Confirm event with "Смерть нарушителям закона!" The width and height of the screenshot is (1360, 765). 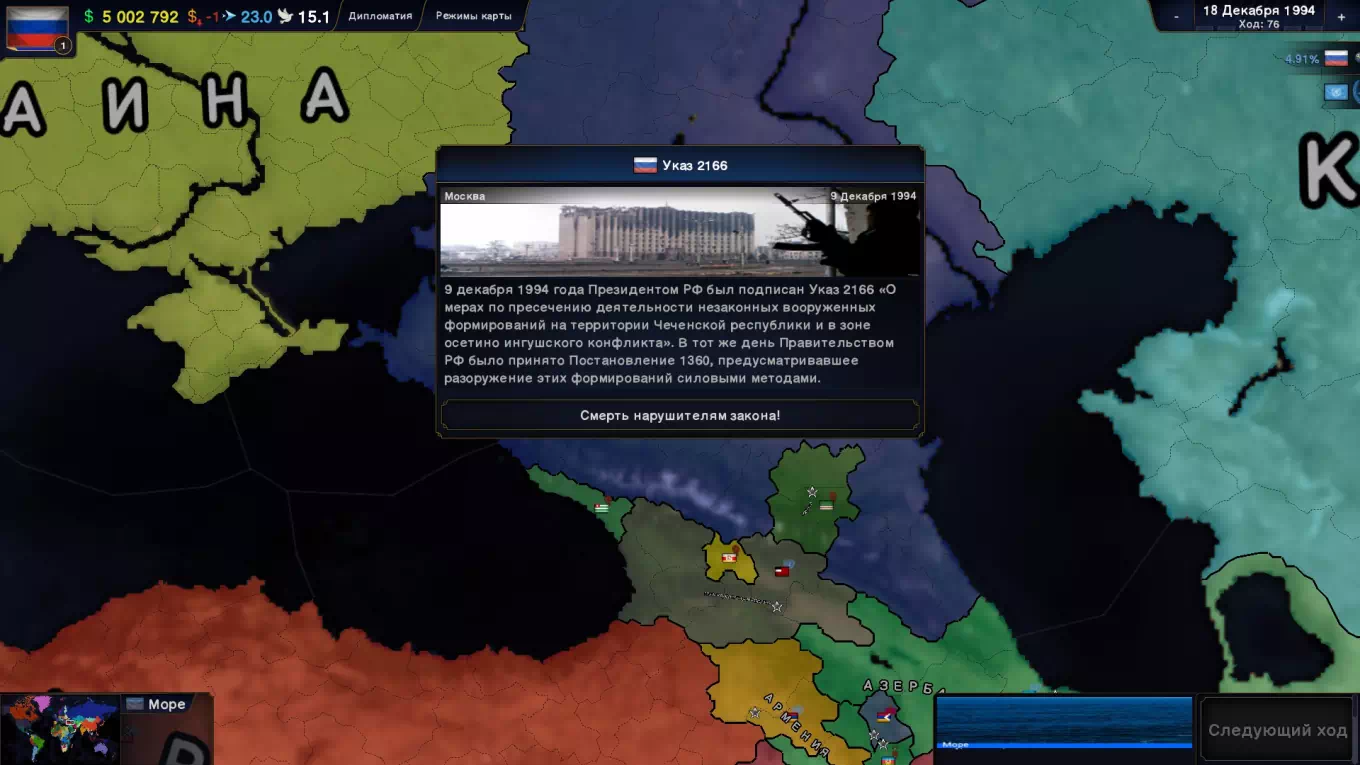tap(679, 415)
